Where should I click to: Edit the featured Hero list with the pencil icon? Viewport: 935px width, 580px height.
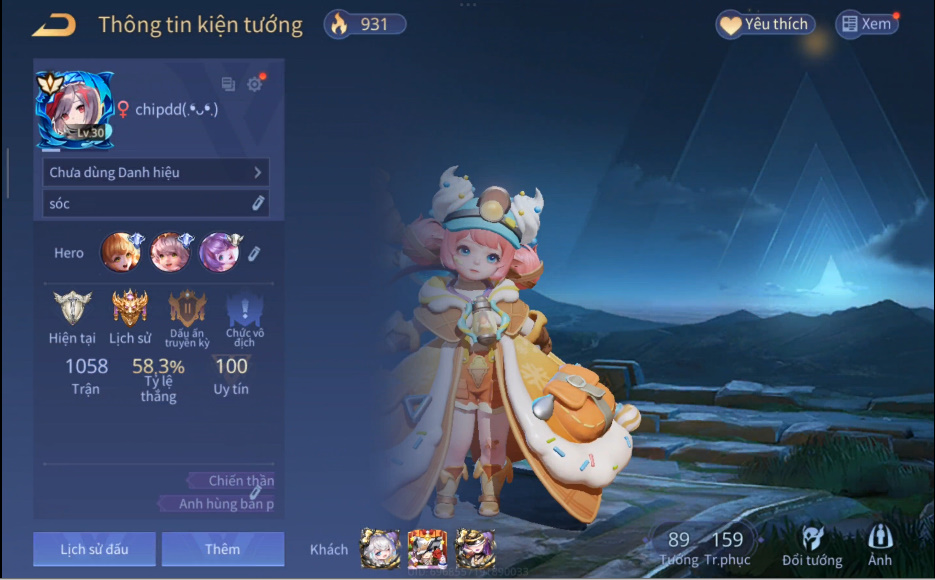(x=255, y=253)
